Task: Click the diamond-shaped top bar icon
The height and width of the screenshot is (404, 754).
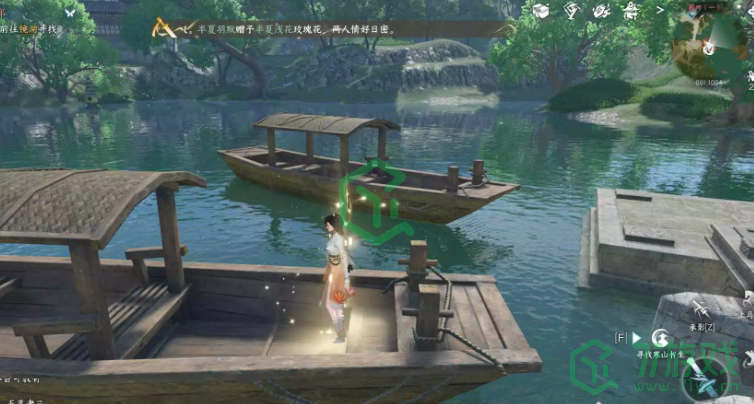Action: [571, 11]
